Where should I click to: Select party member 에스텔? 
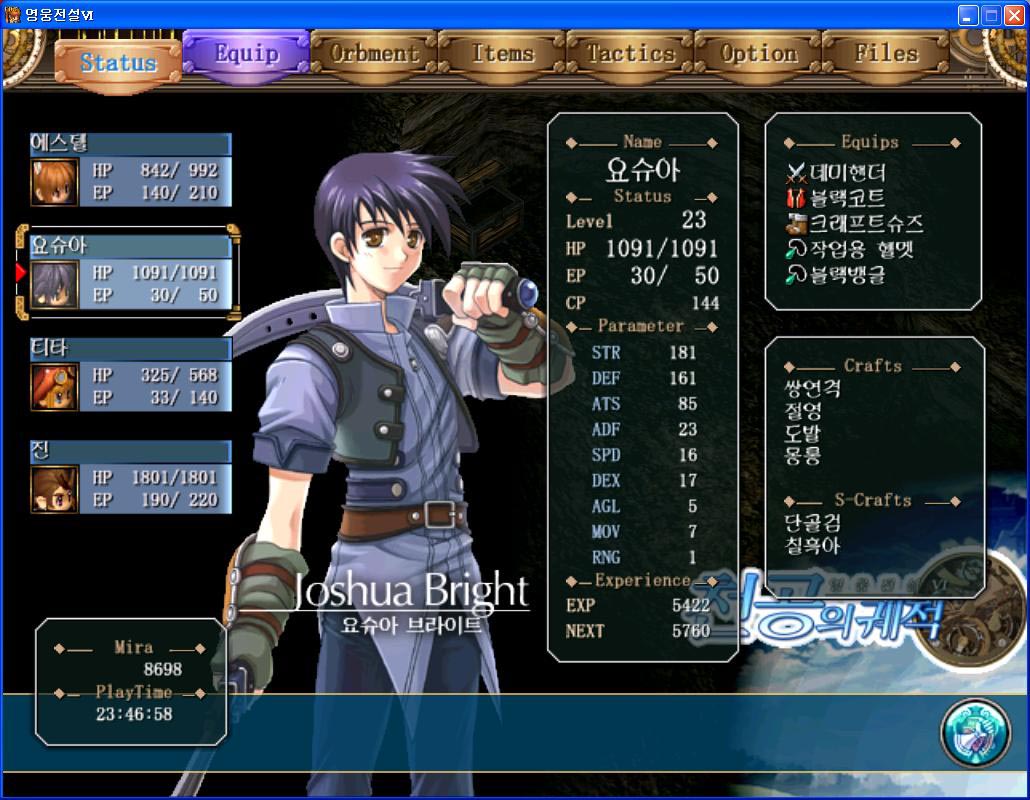pos(131,170)
